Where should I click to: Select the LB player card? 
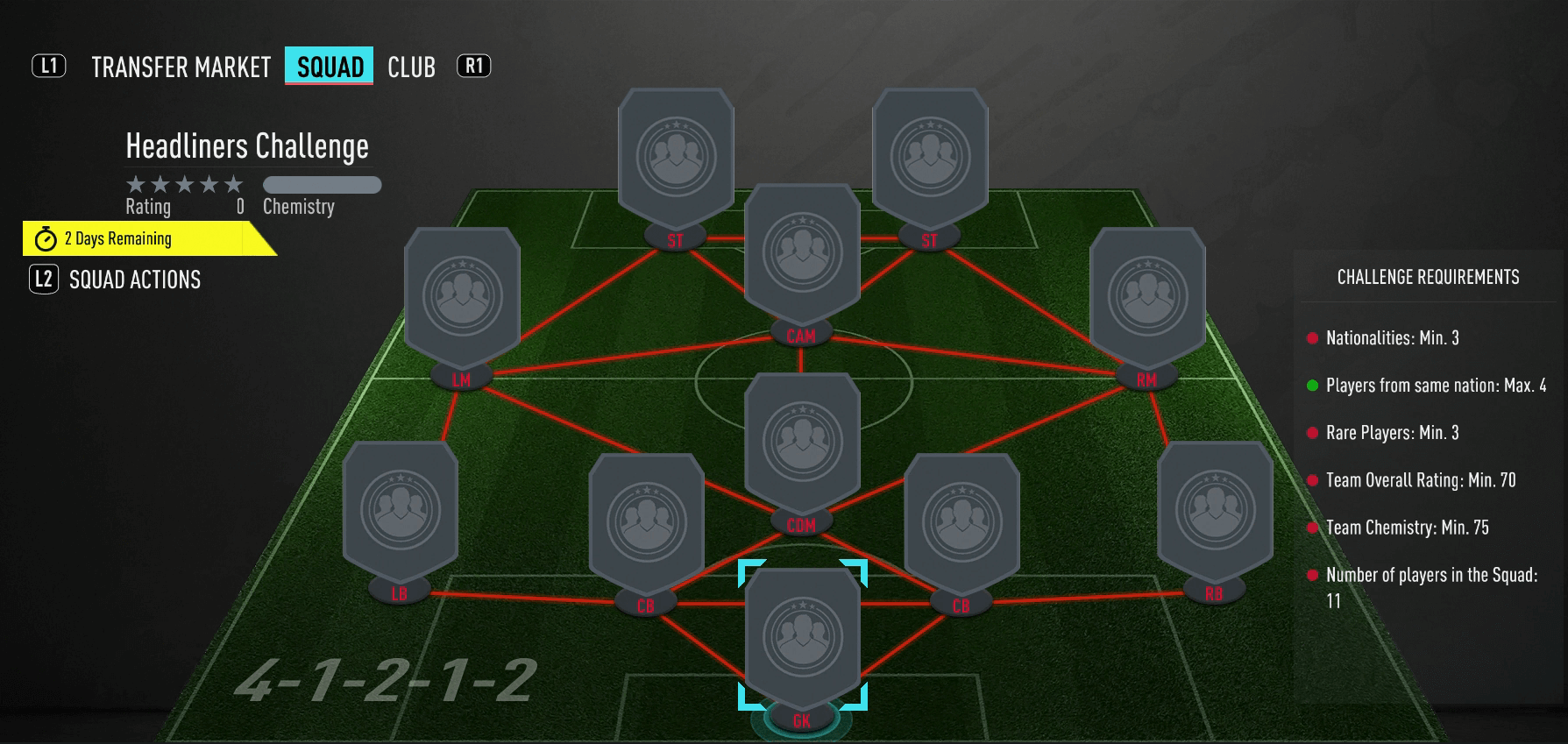pyautogui.click(x=397, y=508)
